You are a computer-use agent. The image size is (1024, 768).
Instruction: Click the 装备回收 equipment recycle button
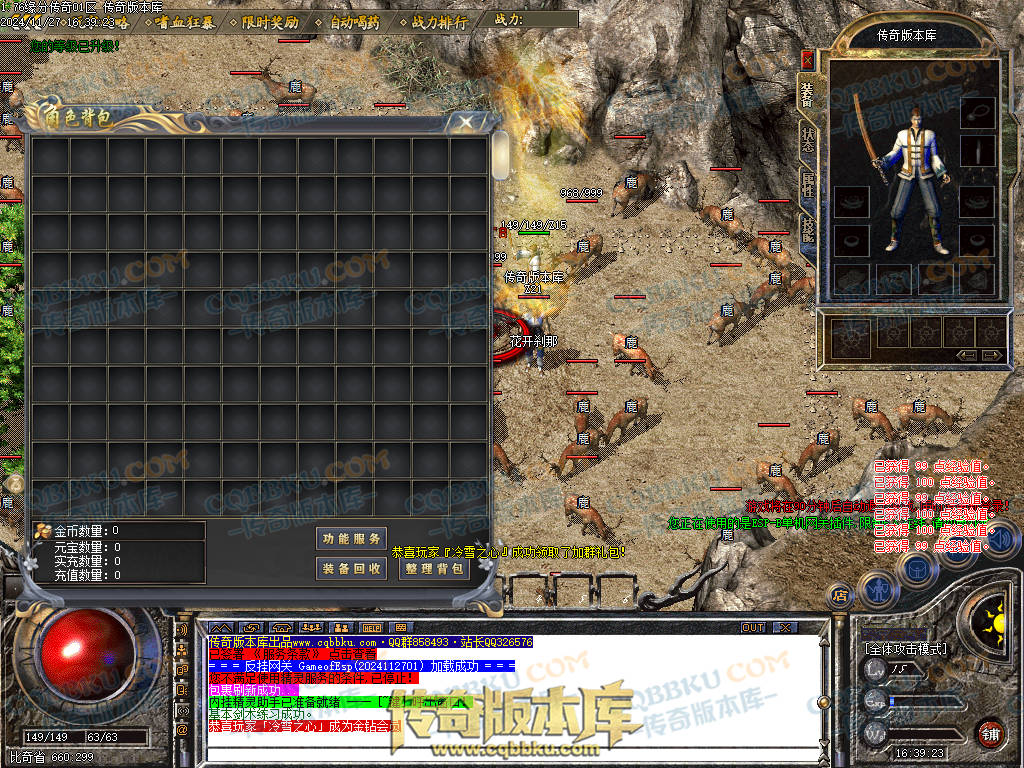[x=351, y=568]
